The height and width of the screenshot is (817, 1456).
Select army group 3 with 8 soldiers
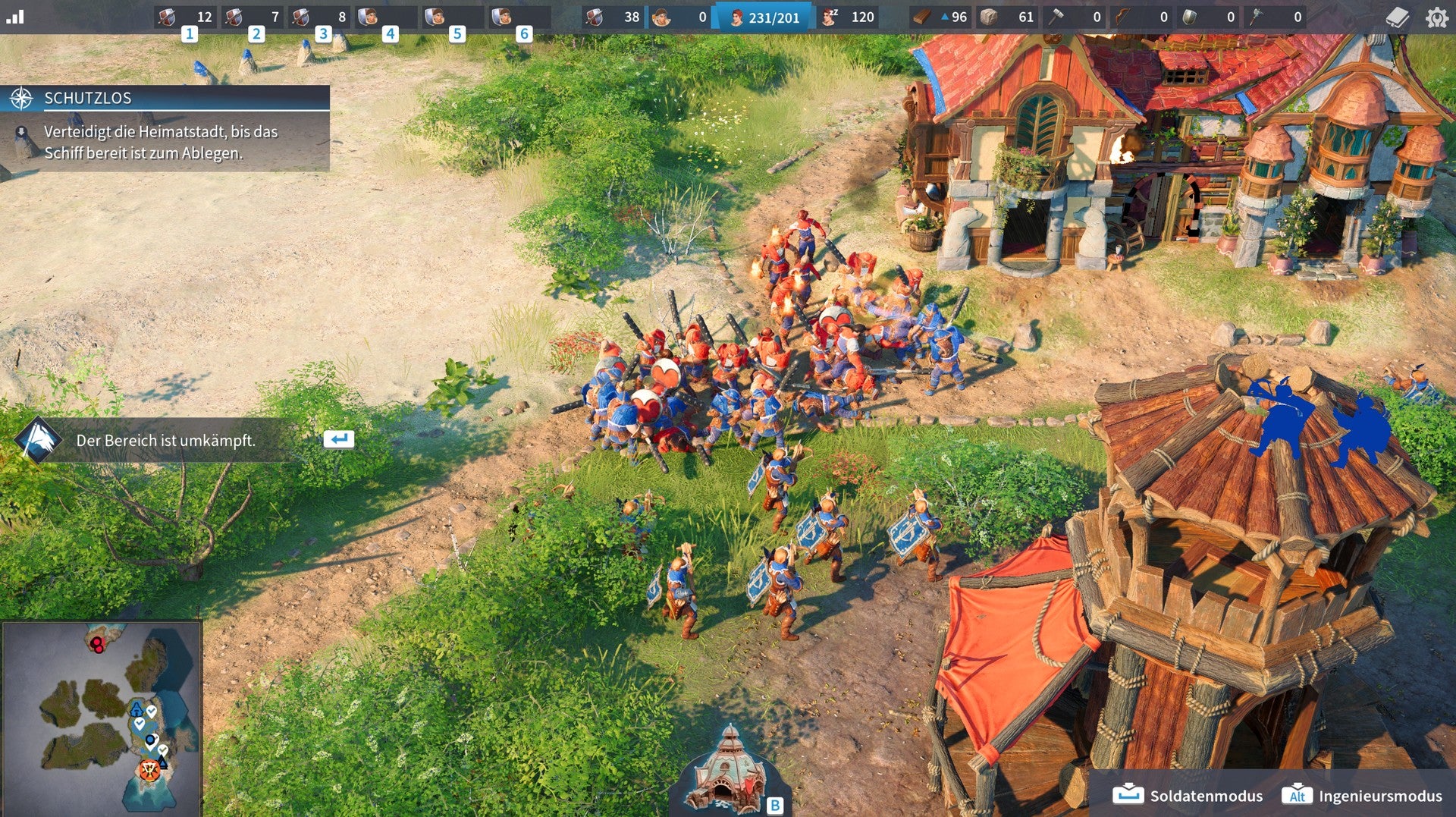(319, 17)
